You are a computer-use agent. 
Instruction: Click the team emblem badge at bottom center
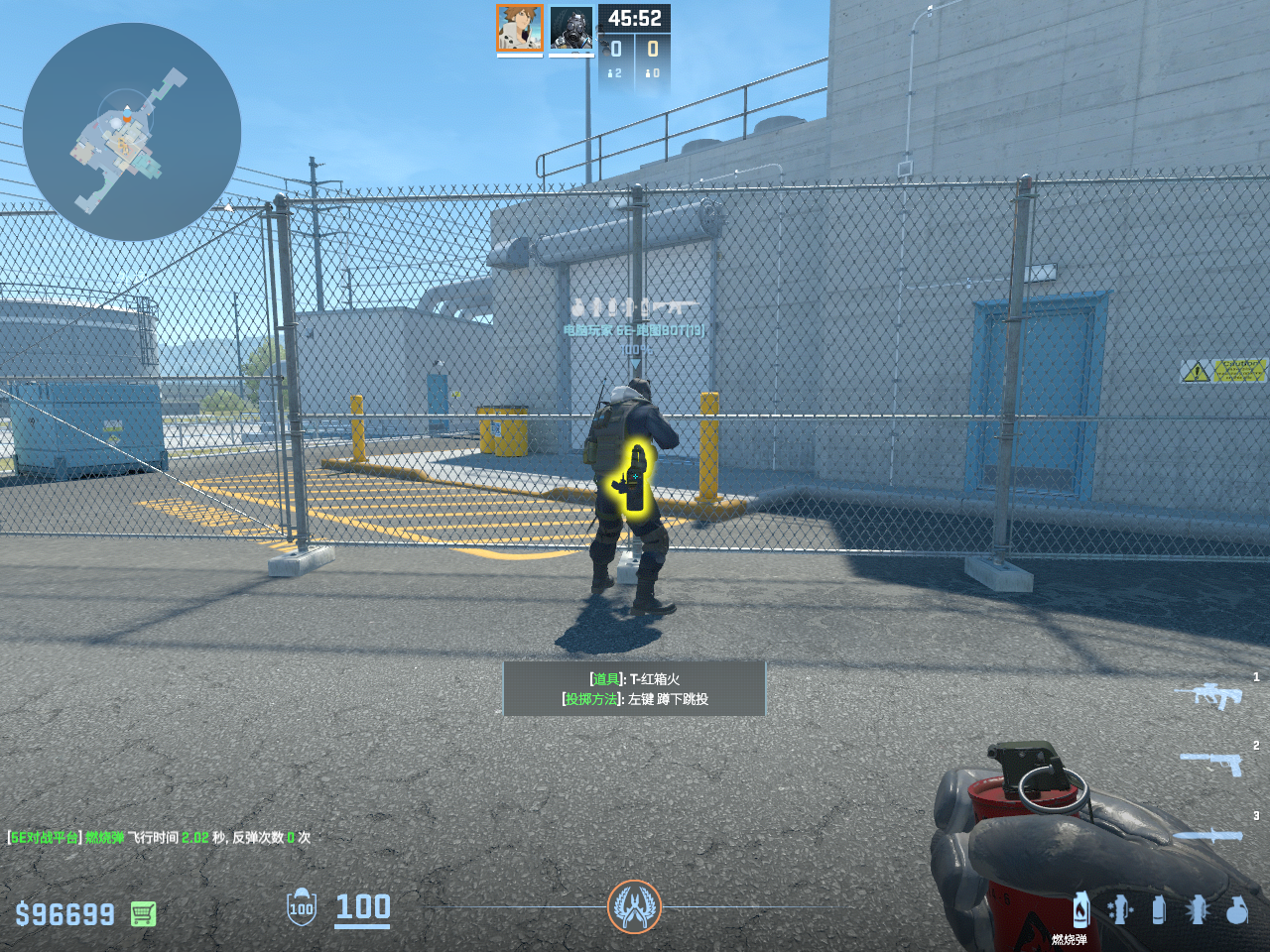(x=634, y=906)
